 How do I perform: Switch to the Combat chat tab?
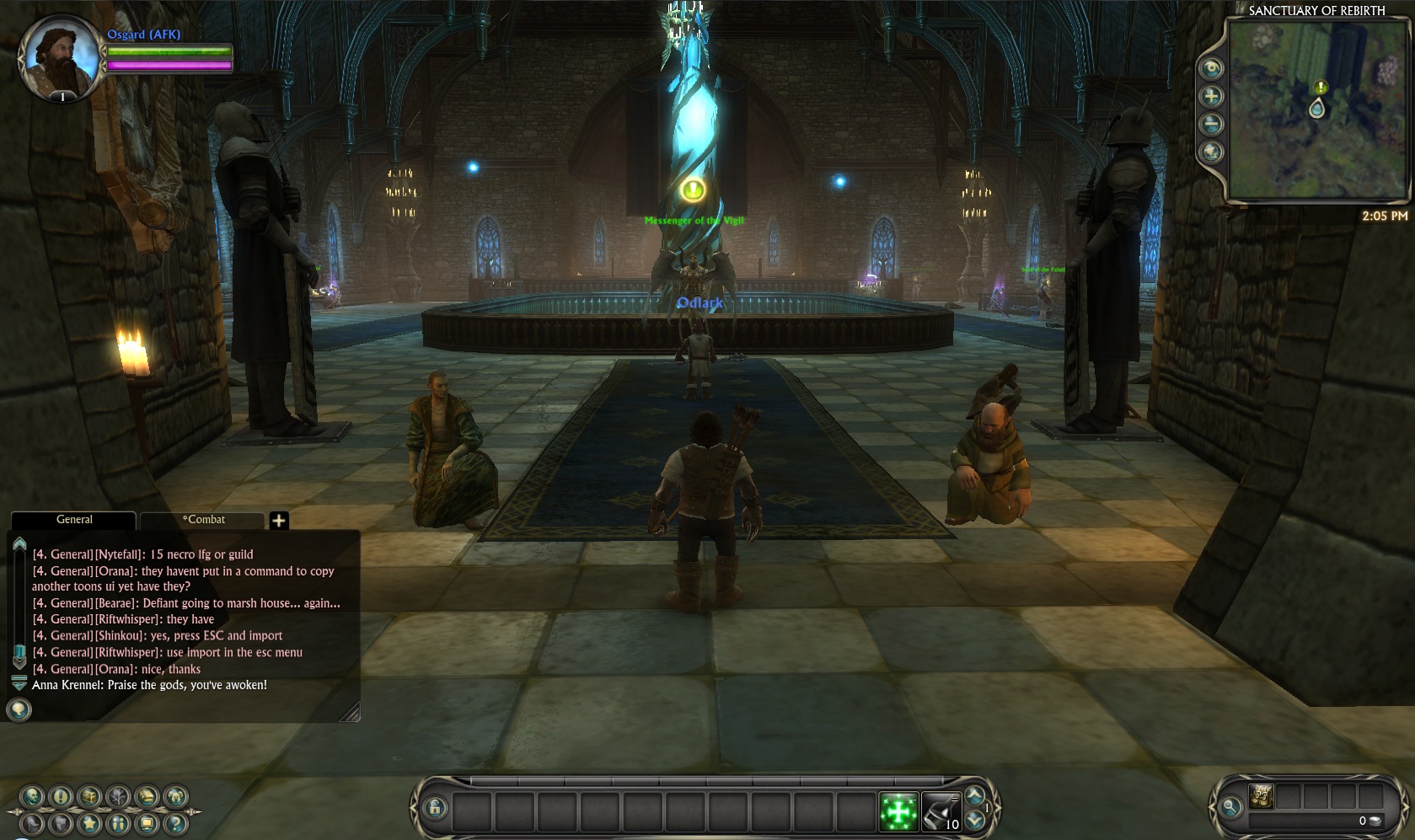coord(203,520)
